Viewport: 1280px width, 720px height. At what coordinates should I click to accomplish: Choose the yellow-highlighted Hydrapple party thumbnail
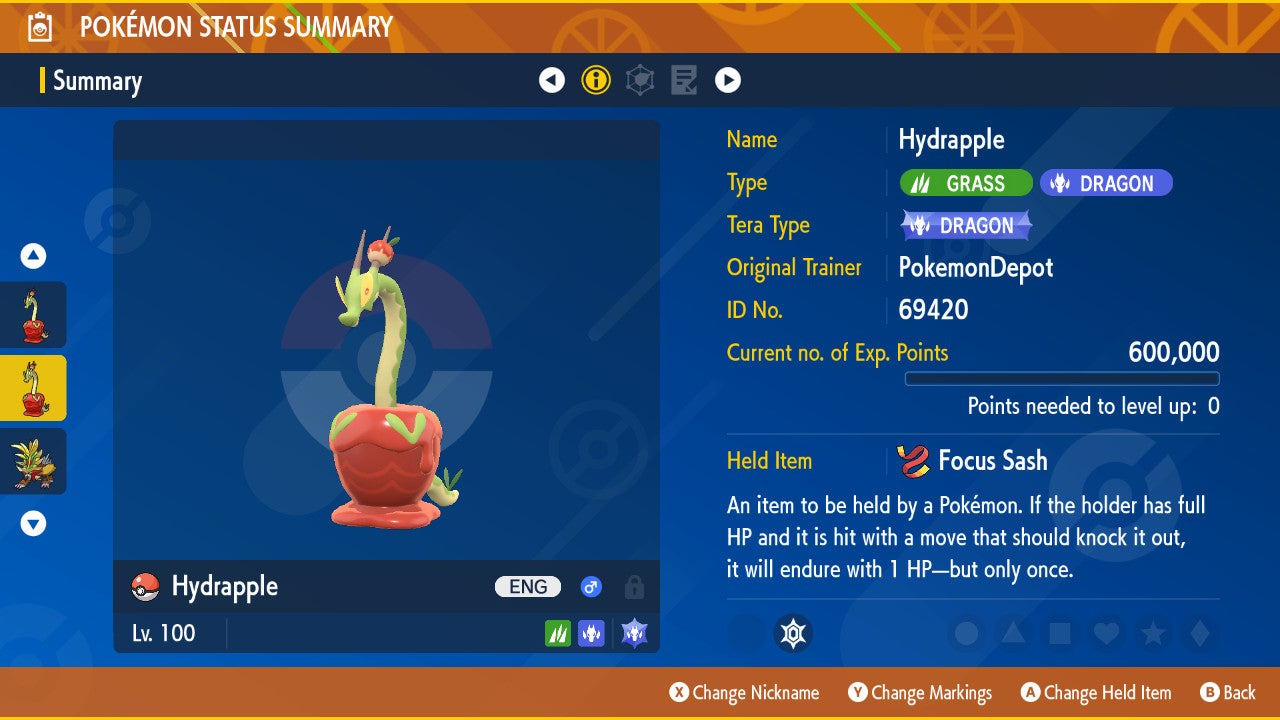pos(33,388)
